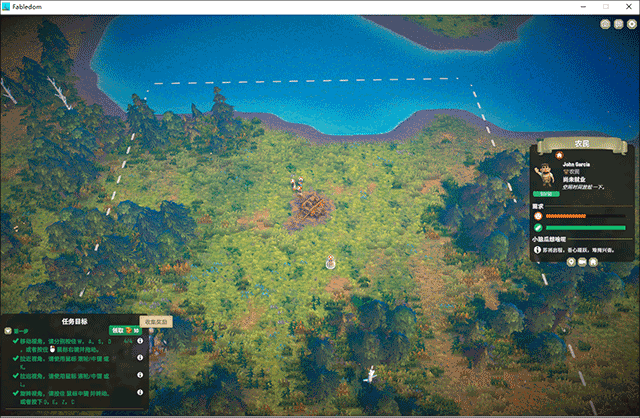Collapse the 第一步 quest step header

[8, 330]
